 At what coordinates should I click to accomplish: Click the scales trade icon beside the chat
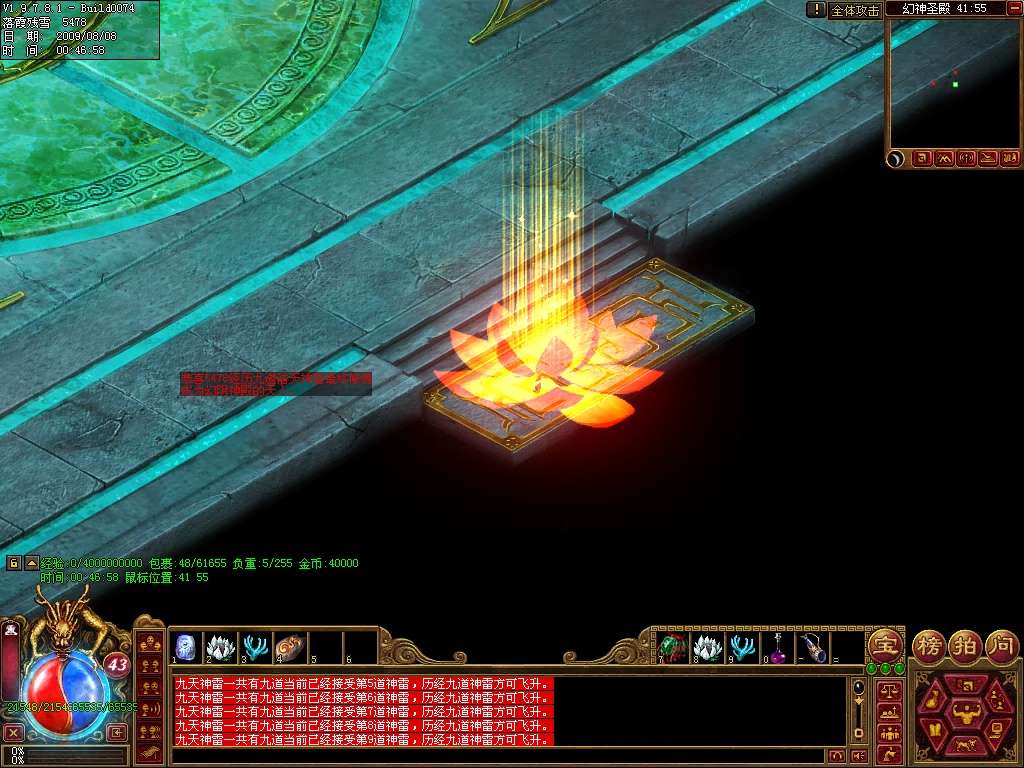888,690
